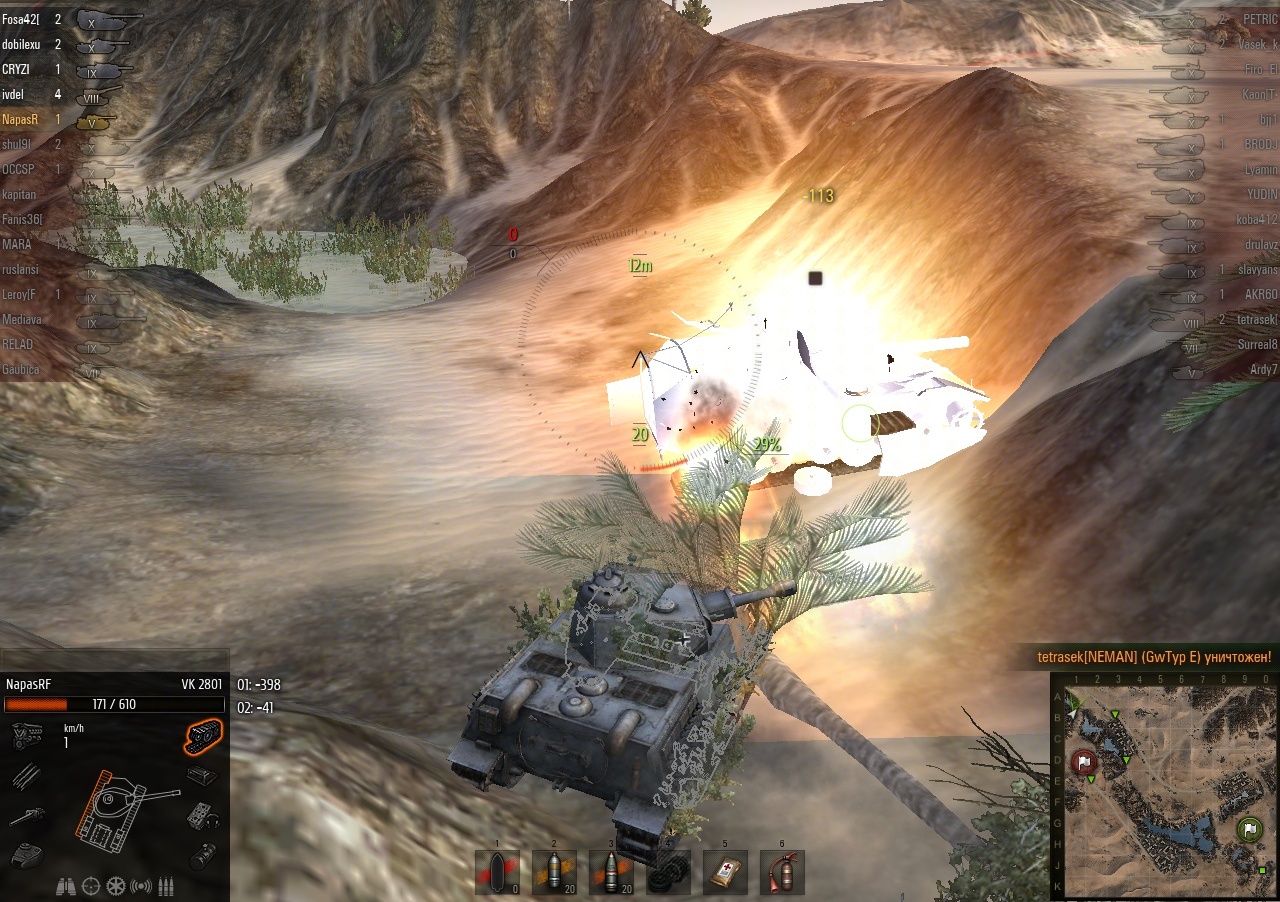The width and height of the screenshot is (1280, 902).
Task: Activate the fire extinguisher consumable
Action: coord(782,872)
